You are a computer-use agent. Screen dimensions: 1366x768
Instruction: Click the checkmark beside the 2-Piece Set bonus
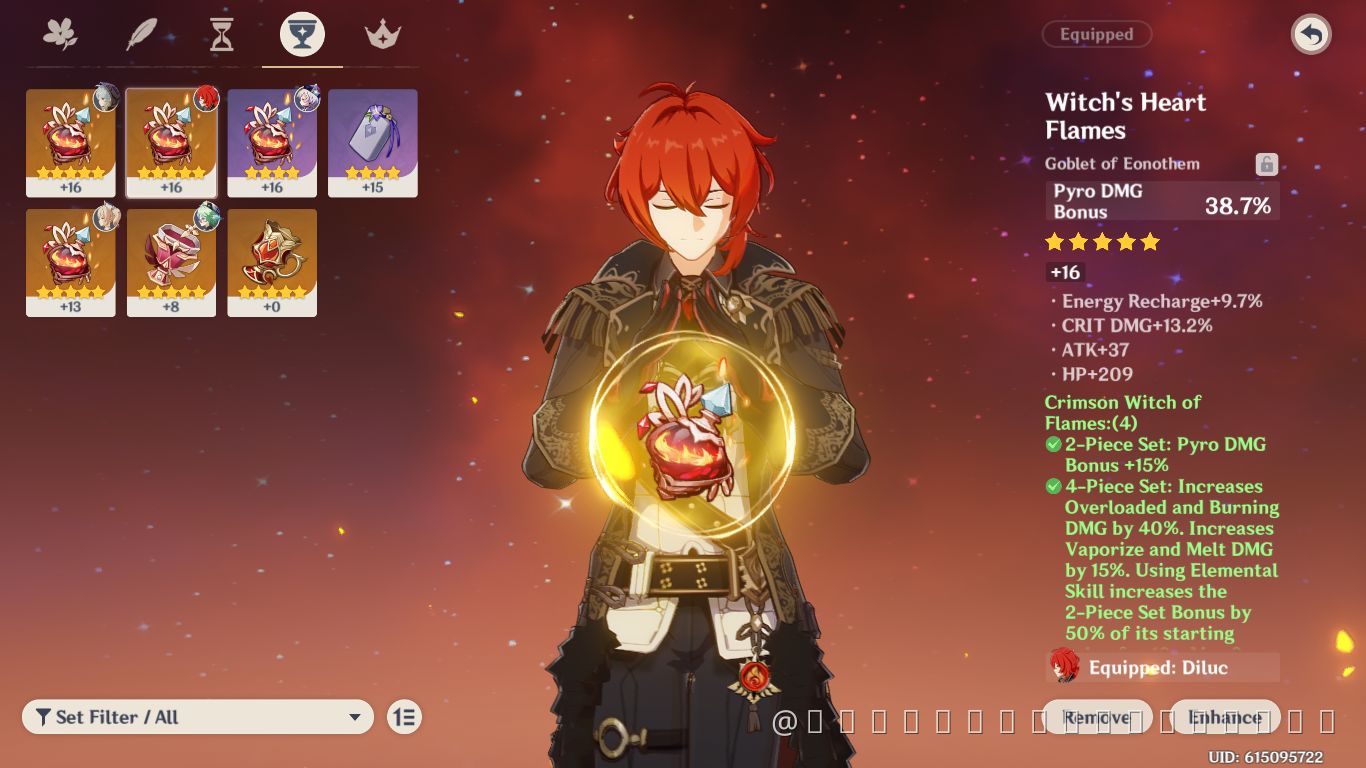click(x=1053, y=443)
